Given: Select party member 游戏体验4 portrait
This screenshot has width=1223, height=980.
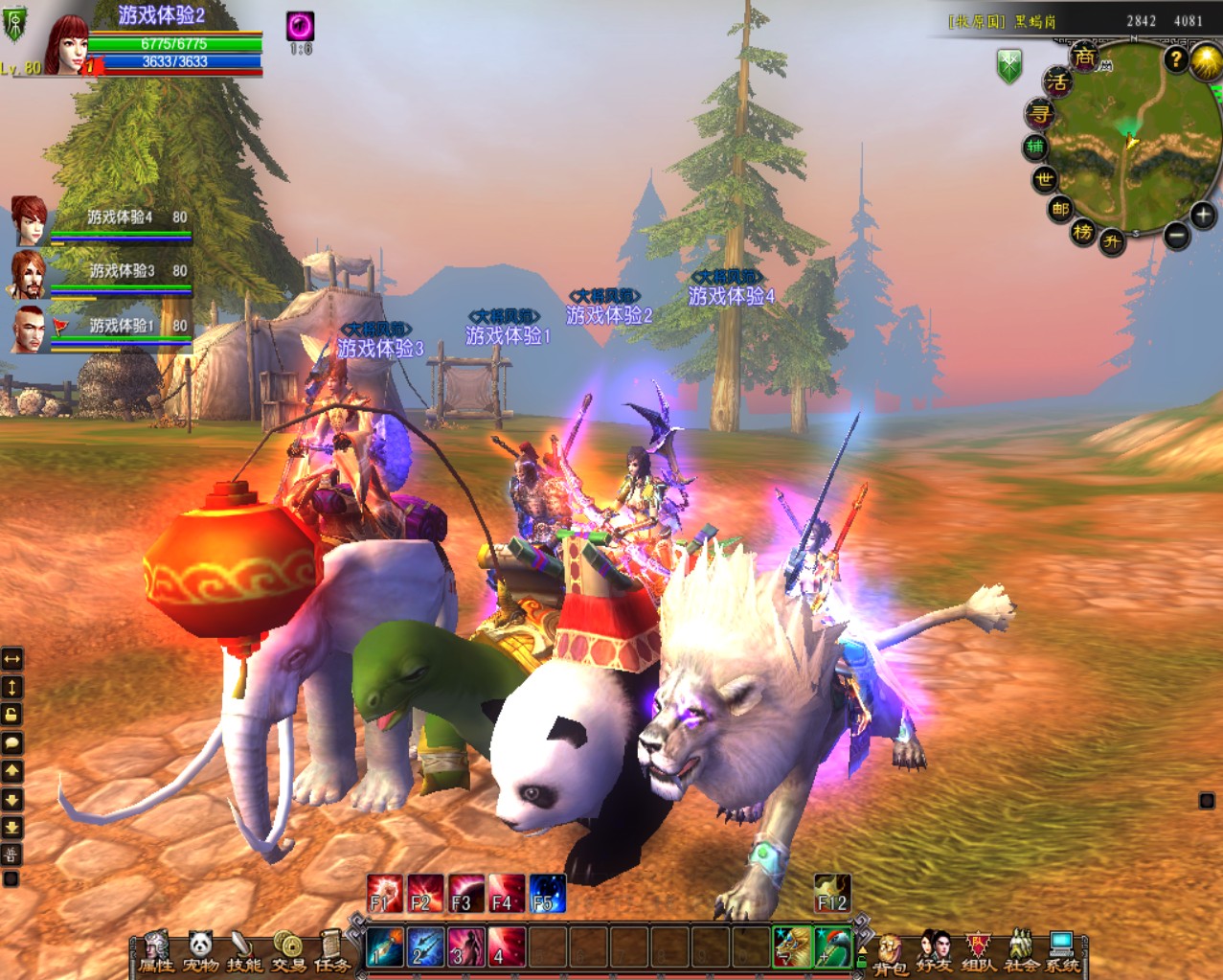Looking at the screenshot, I should coord(30,220).
